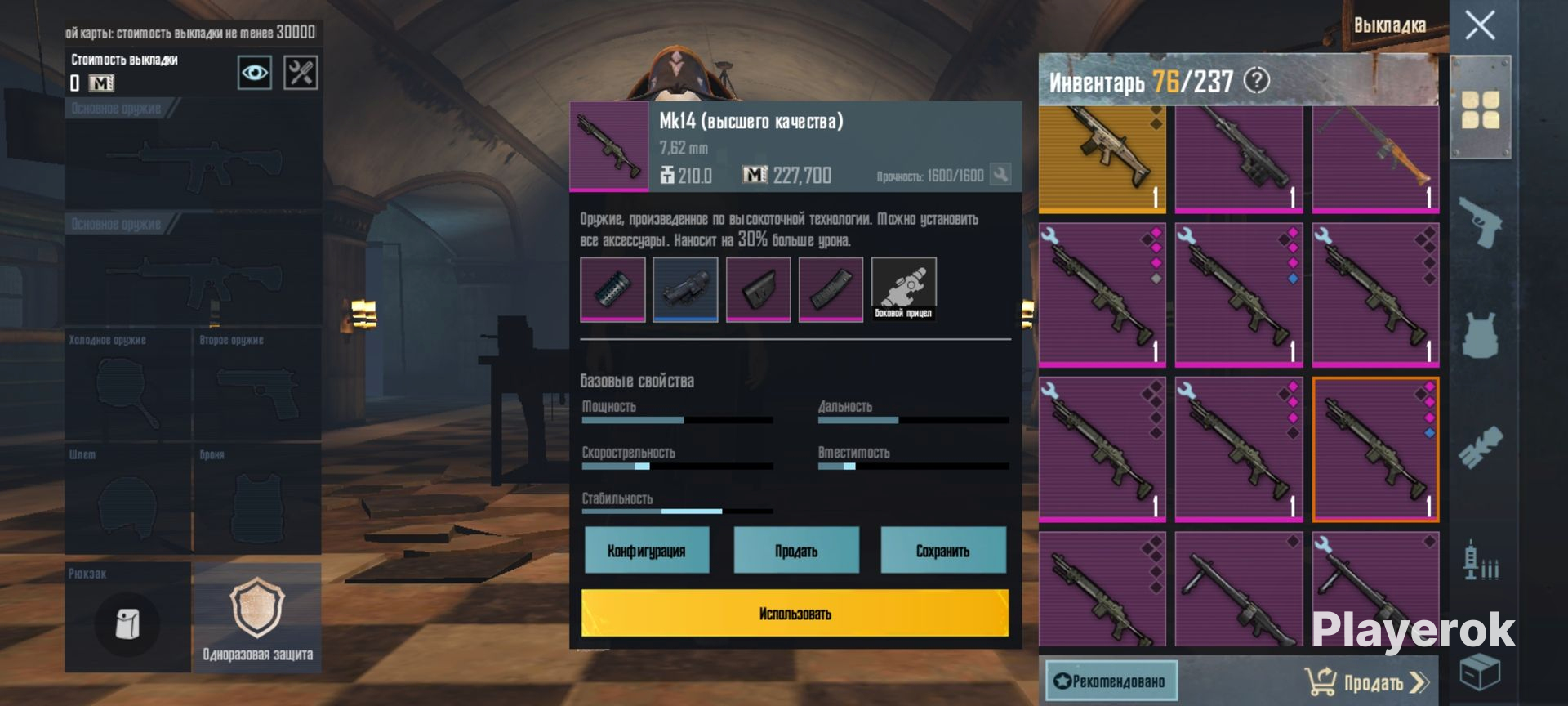Image resolution: width=1568 pixels, height=706 pixels.
Task: Open the inventory help question mark
Action: (x=1257, y=80)
